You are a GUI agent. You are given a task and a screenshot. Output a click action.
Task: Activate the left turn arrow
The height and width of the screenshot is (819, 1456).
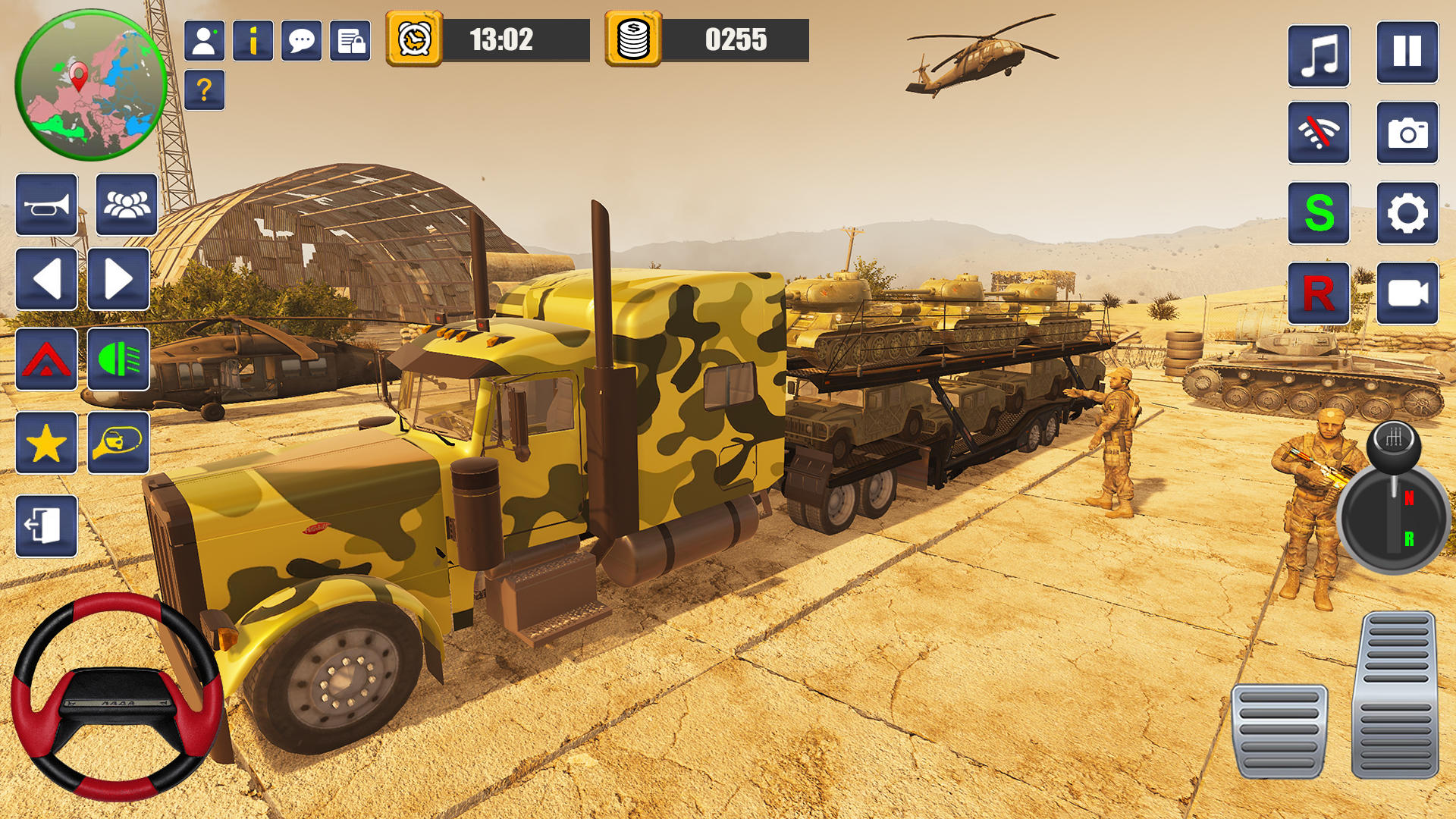point(46,279)
